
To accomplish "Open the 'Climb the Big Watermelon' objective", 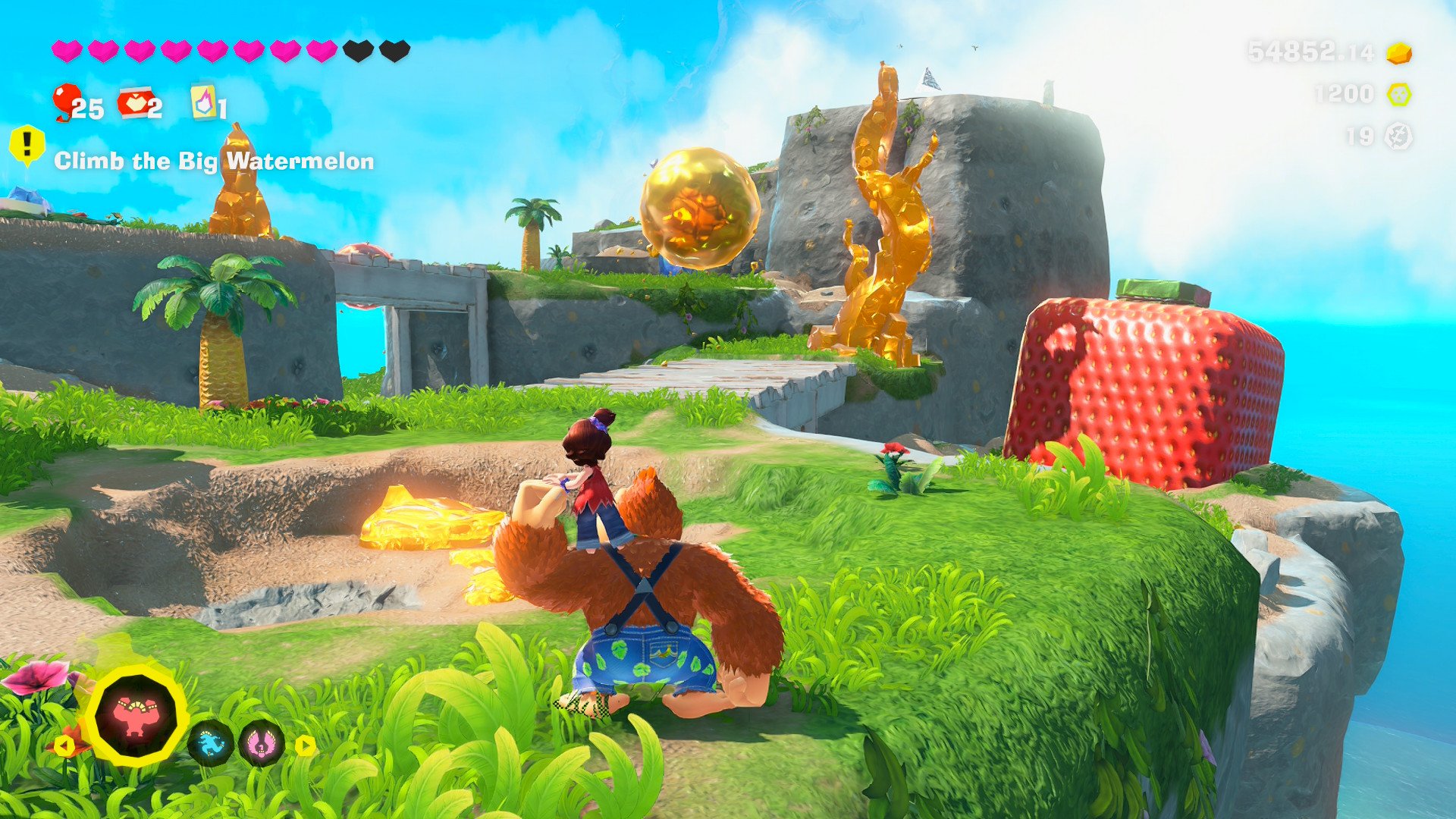I will 214,161.
